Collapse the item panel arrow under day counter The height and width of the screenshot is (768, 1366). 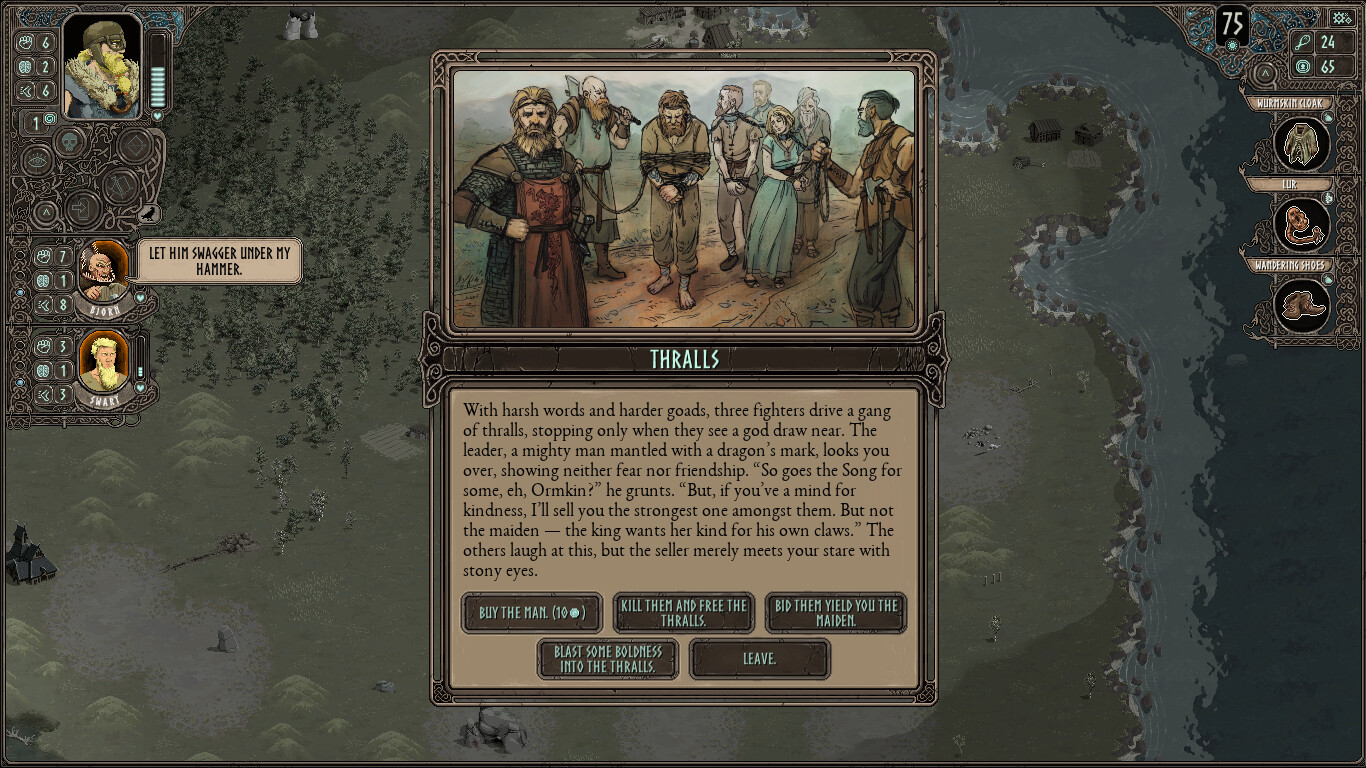coord(1264,73)
